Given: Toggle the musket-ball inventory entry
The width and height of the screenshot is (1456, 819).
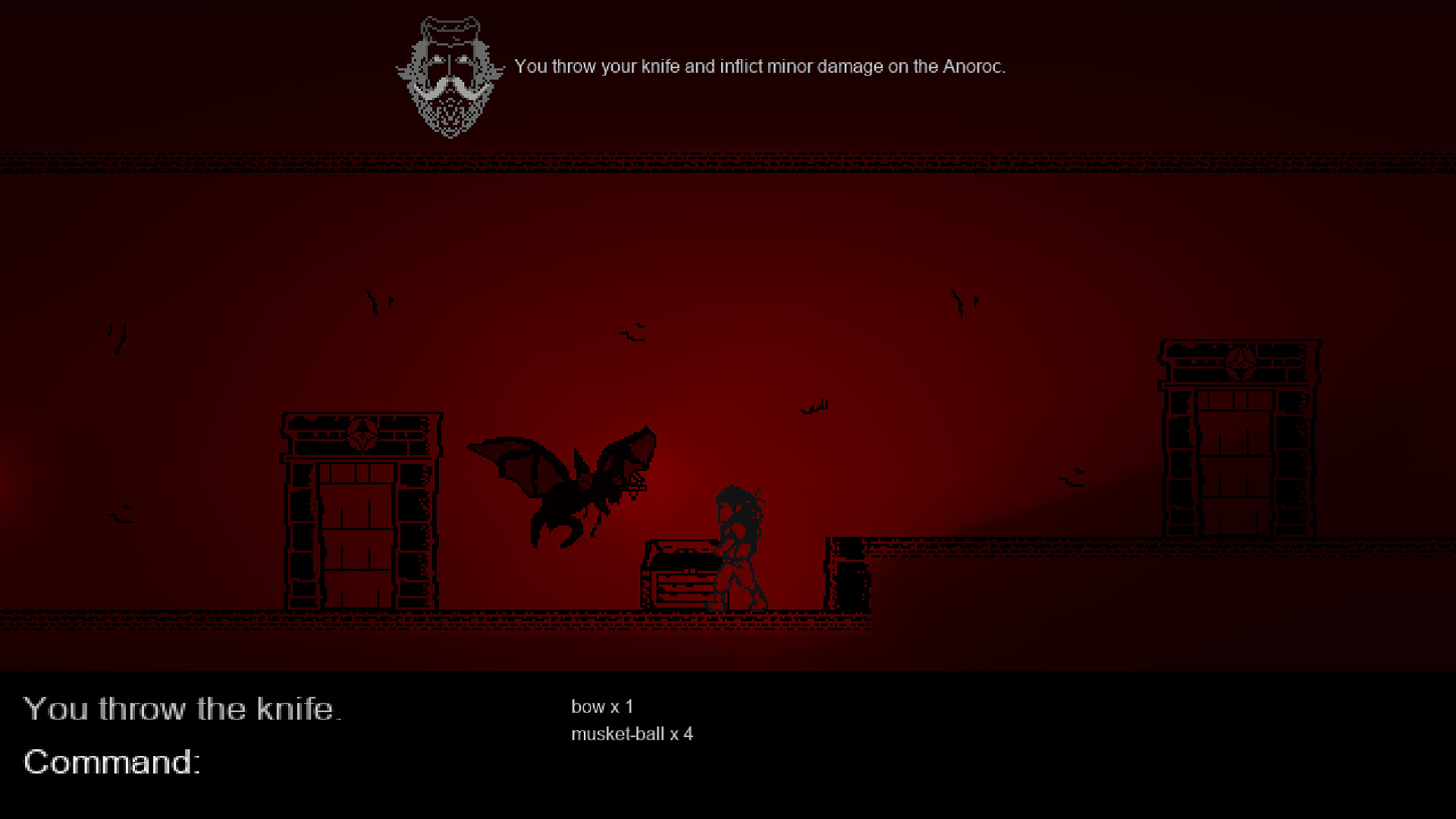Looking at the screenshot, I should 633,733.
